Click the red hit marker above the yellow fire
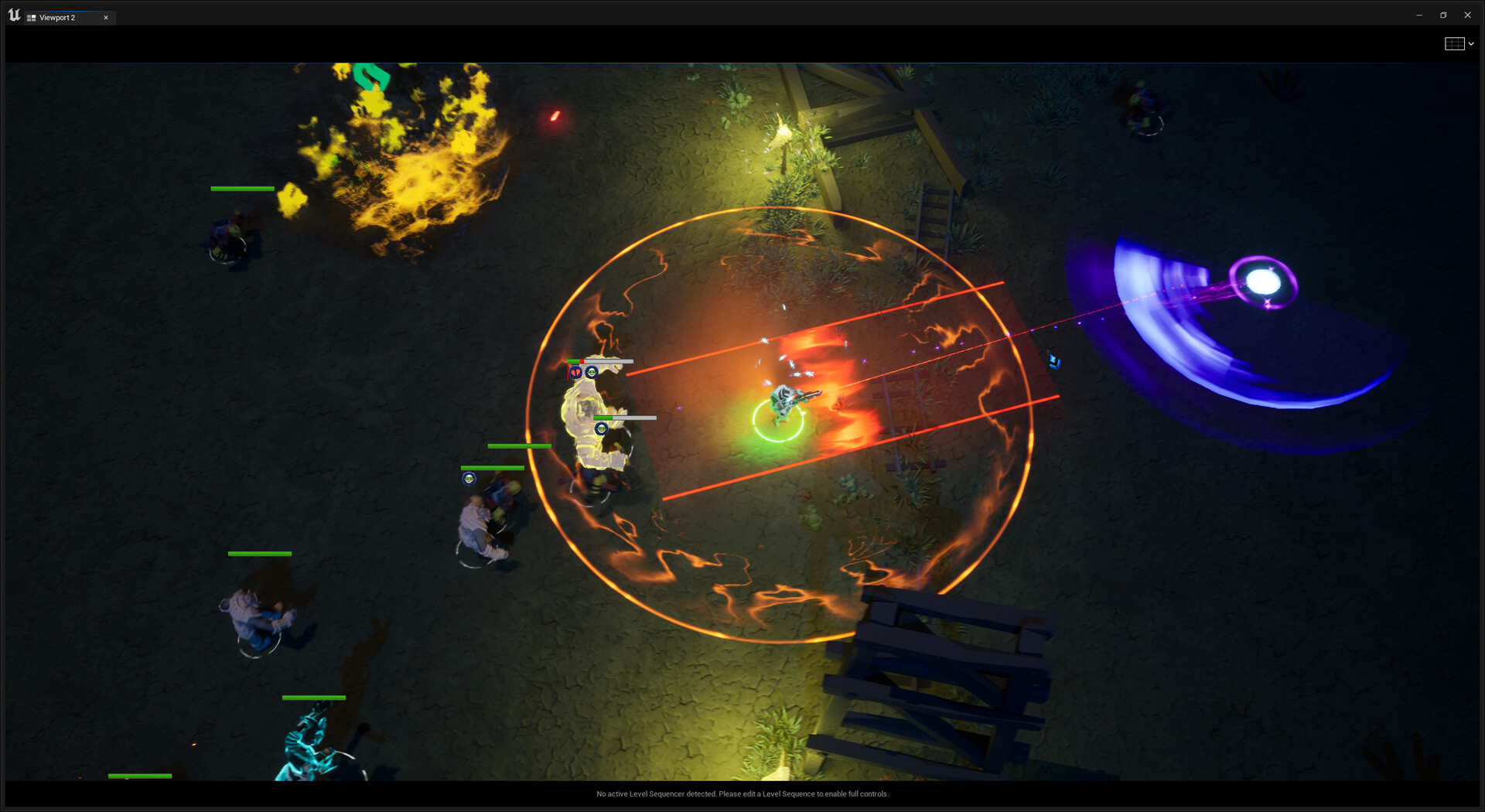 554,118
